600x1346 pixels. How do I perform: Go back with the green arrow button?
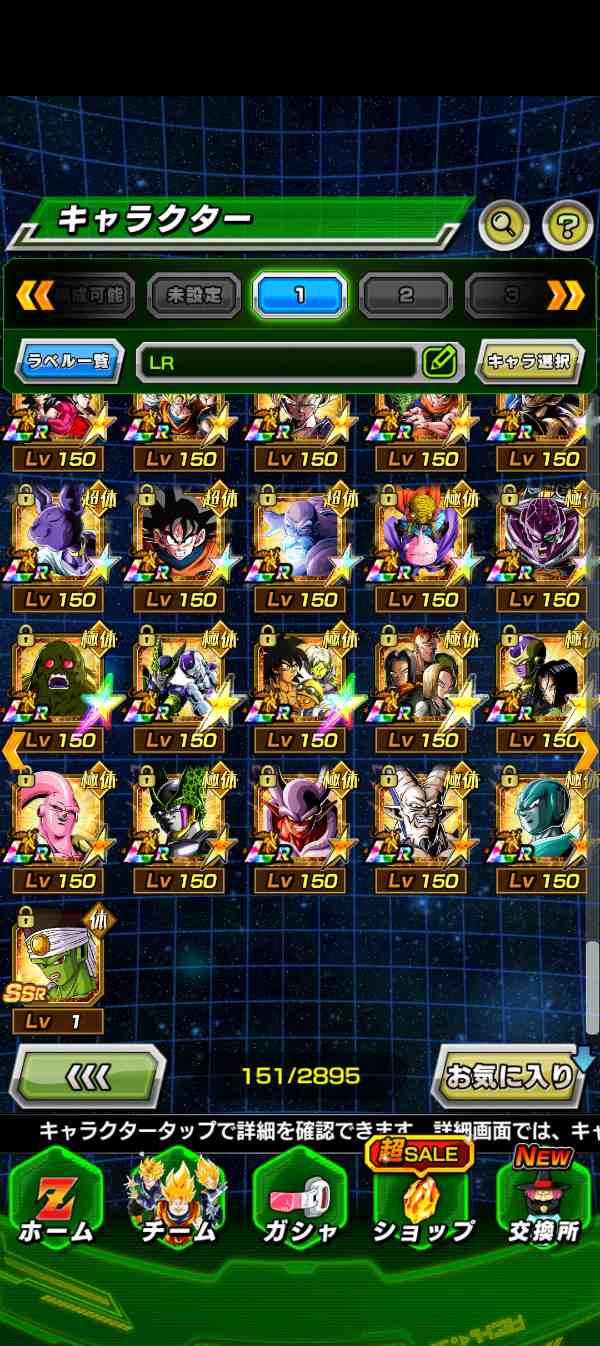point(88,1076)
